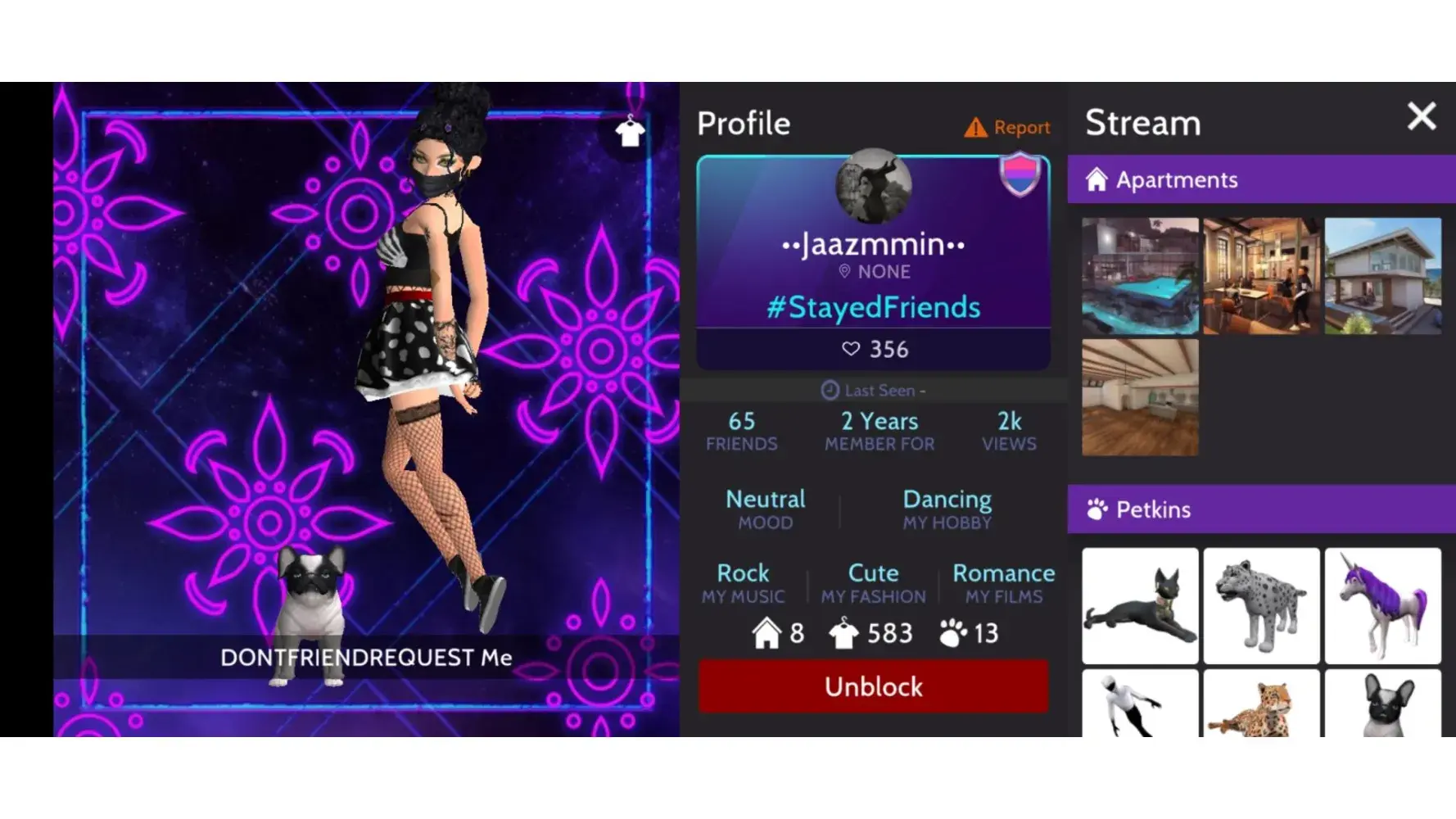The width and height of the screenshot is (1456, 819).
Task: Show the 65 friends list
Action: pyautogui.click(x=741, y=431)
